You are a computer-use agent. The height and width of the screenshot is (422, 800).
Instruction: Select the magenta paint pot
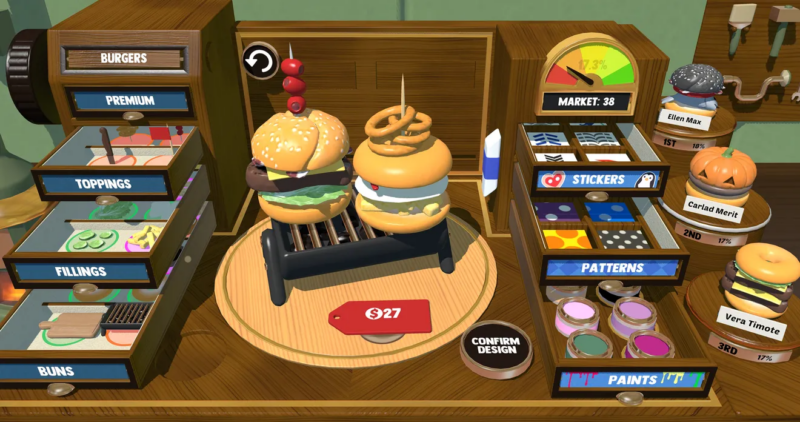648,346
